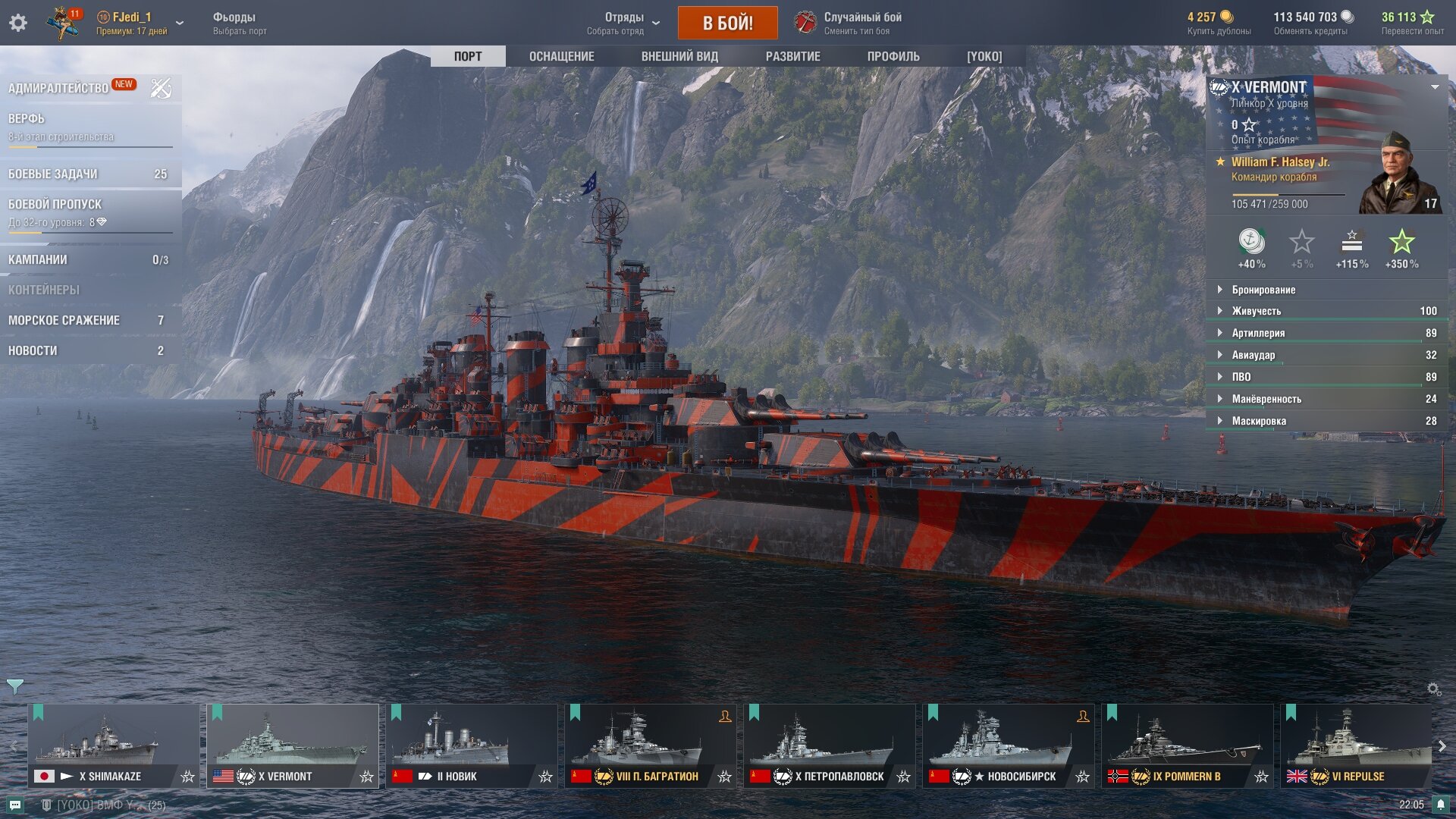
Task: Start battle with the В БОЙ! button
Action: click(x=727, y=23)
